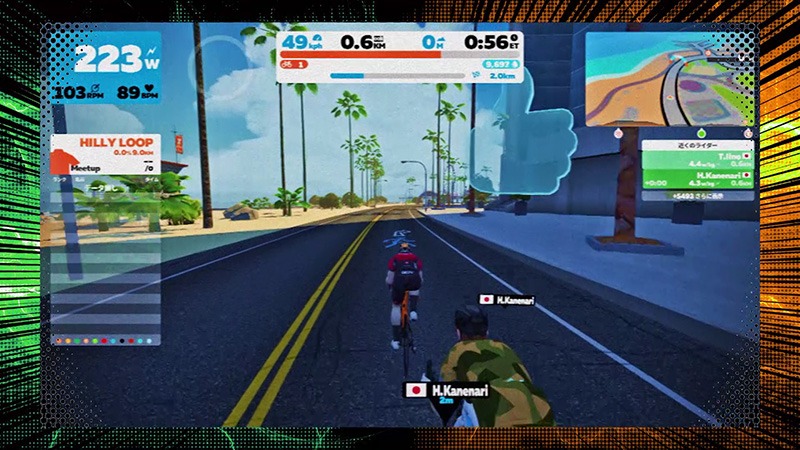Expand the +5493 more riders row
The width and height of the screenshot is (800, 450).
(x=699, y=197)
